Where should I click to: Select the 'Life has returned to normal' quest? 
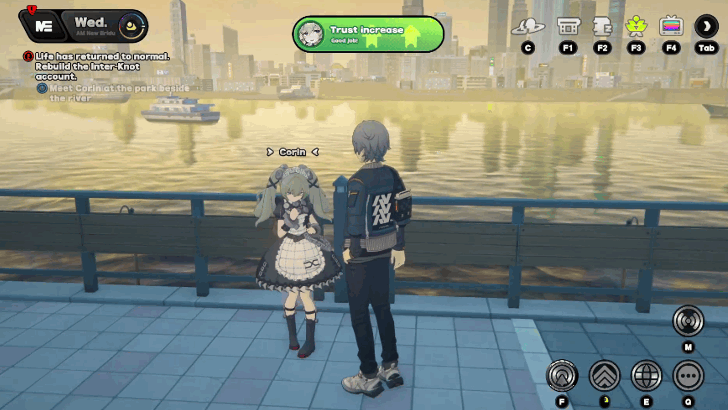94,67
